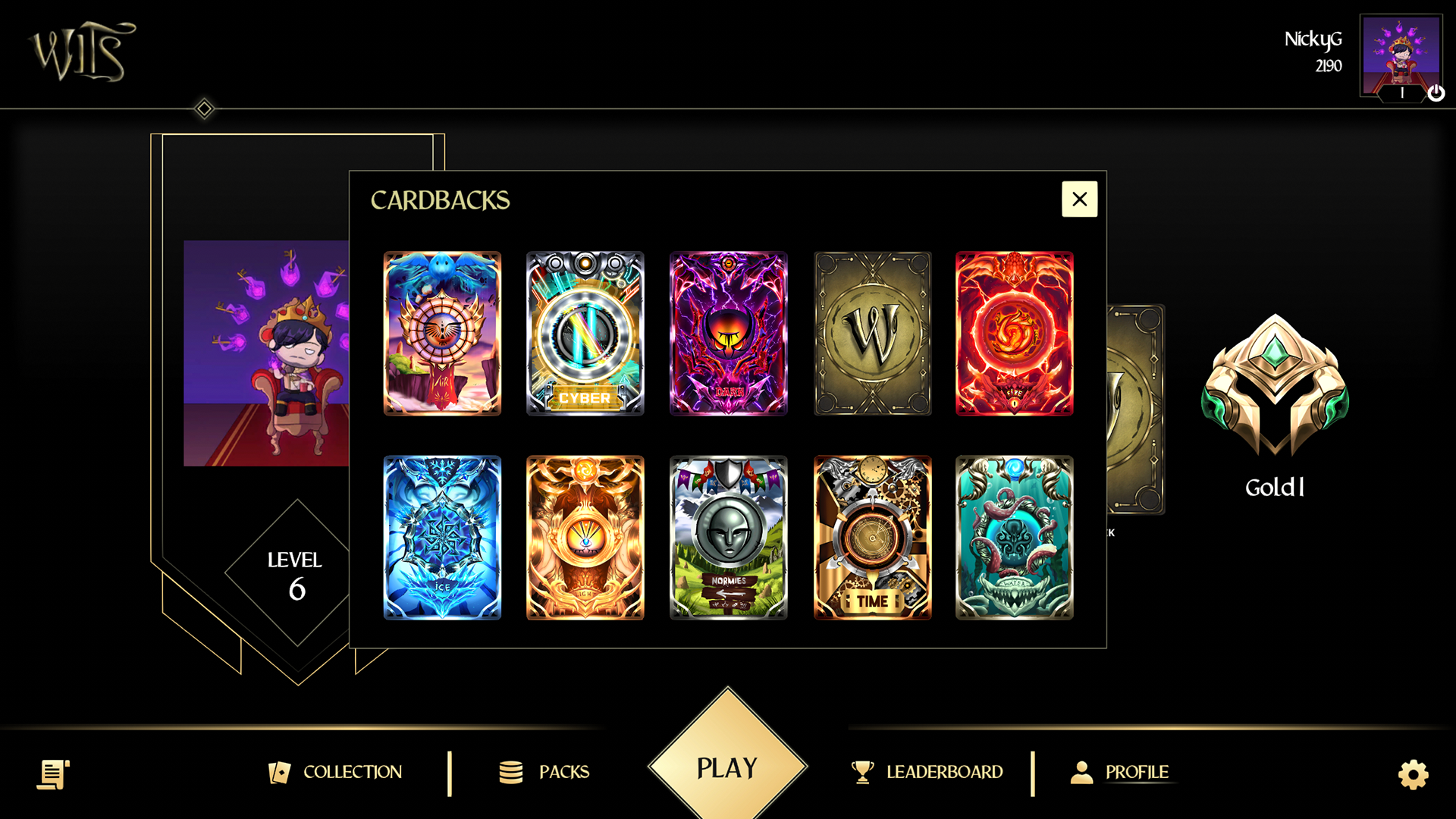This screenshot has width=1456, height=819.
Task: Select the golden W default cardback
Action: point(871,333)
